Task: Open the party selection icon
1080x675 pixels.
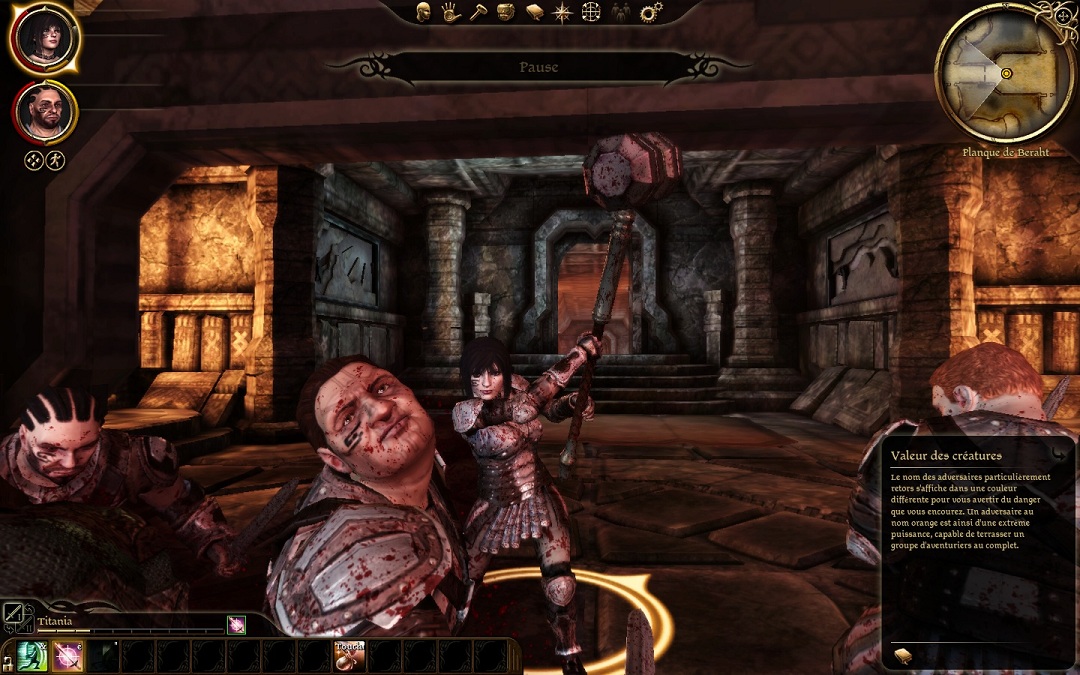Action: coord(621,12)
